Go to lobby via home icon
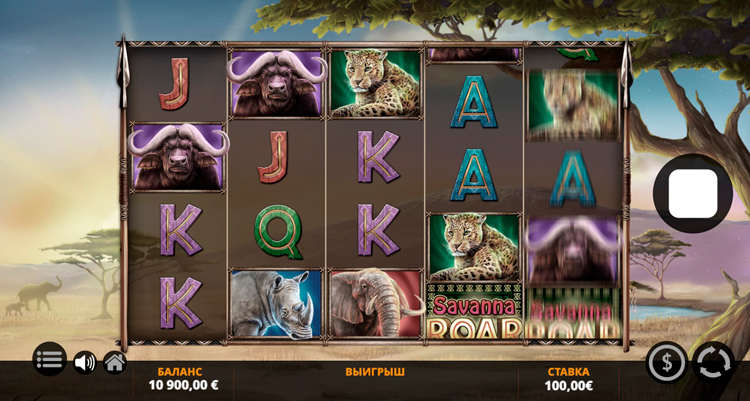The width and height of the screenshot is (750, 401). [x=115, y=362]
